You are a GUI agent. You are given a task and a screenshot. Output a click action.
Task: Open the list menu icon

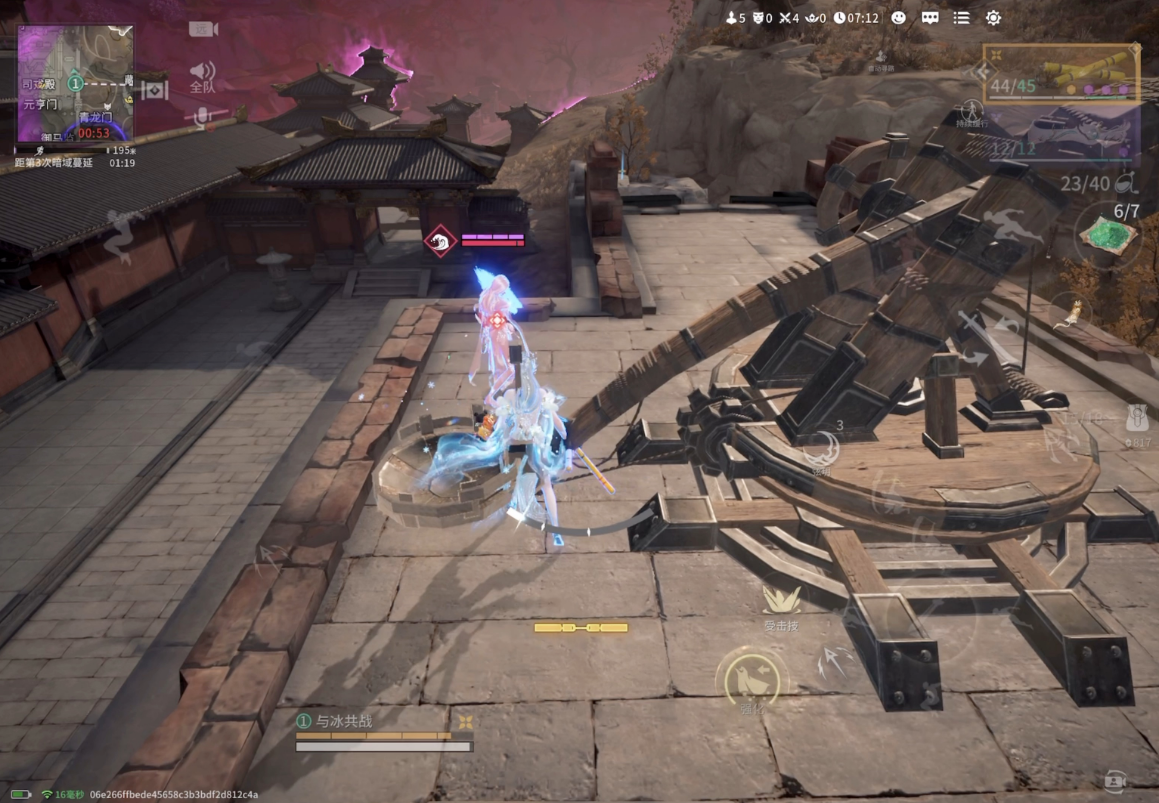pos(961,18)
